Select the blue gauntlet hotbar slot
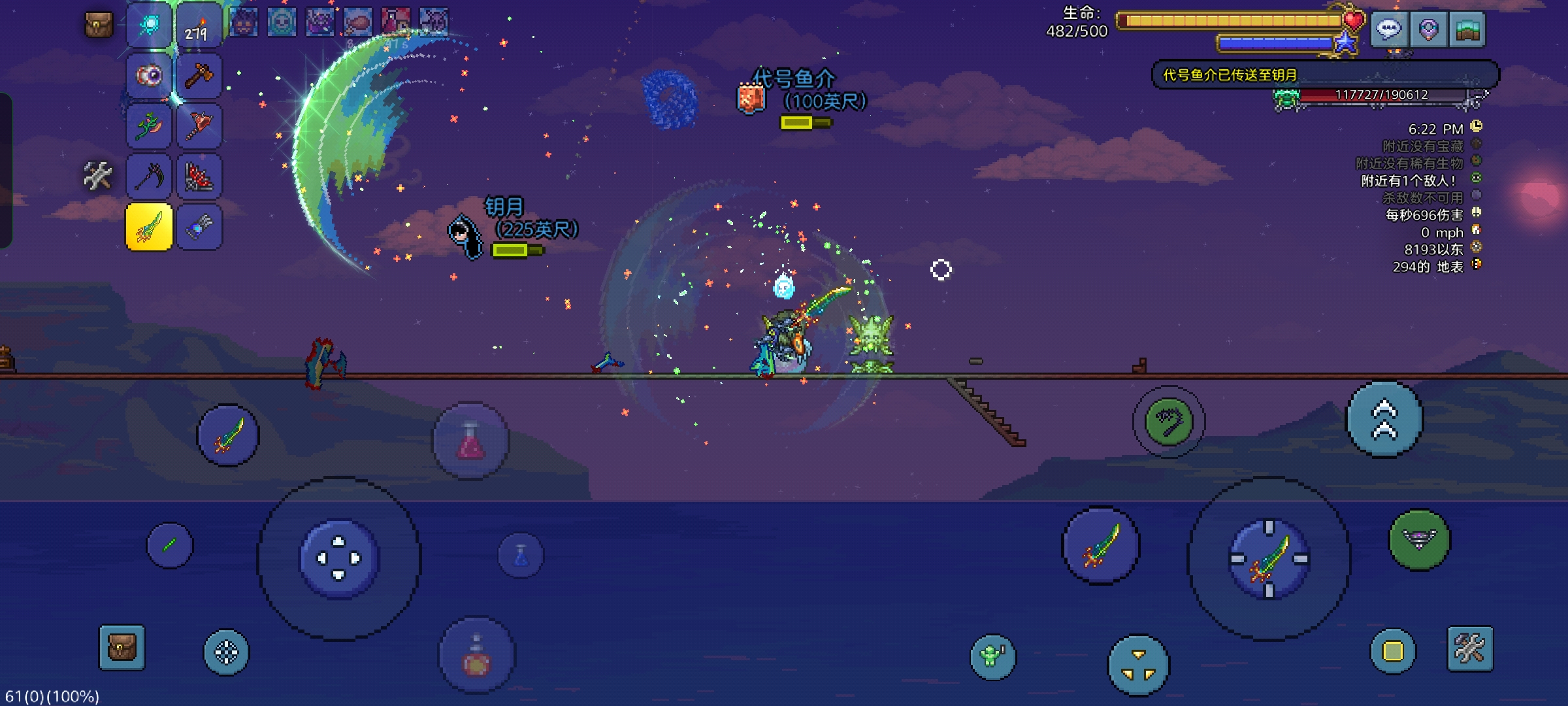The width and height of the screenshot is (1568, 706). 199,227
